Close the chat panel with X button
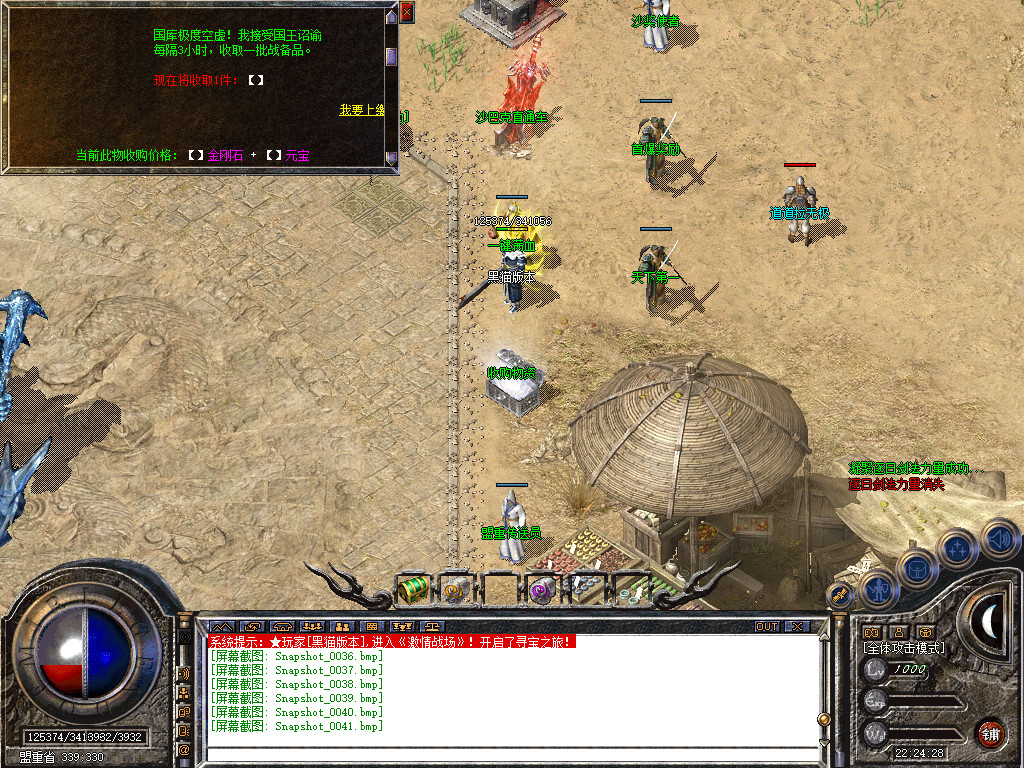The height and width of the screenshot is (768, 1024). point(797,626)
